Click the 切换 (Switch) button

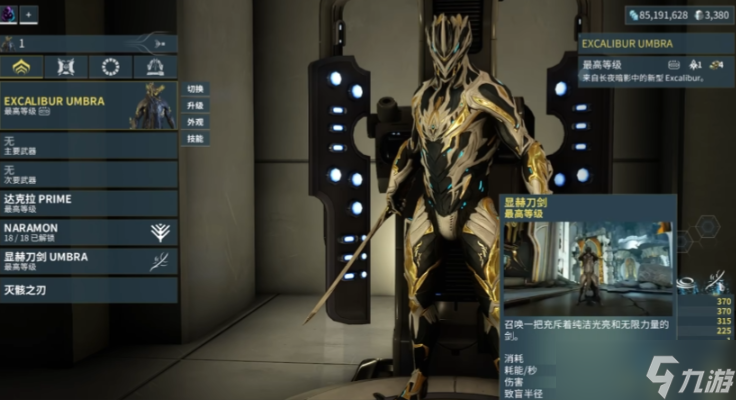tap(195, 89)
